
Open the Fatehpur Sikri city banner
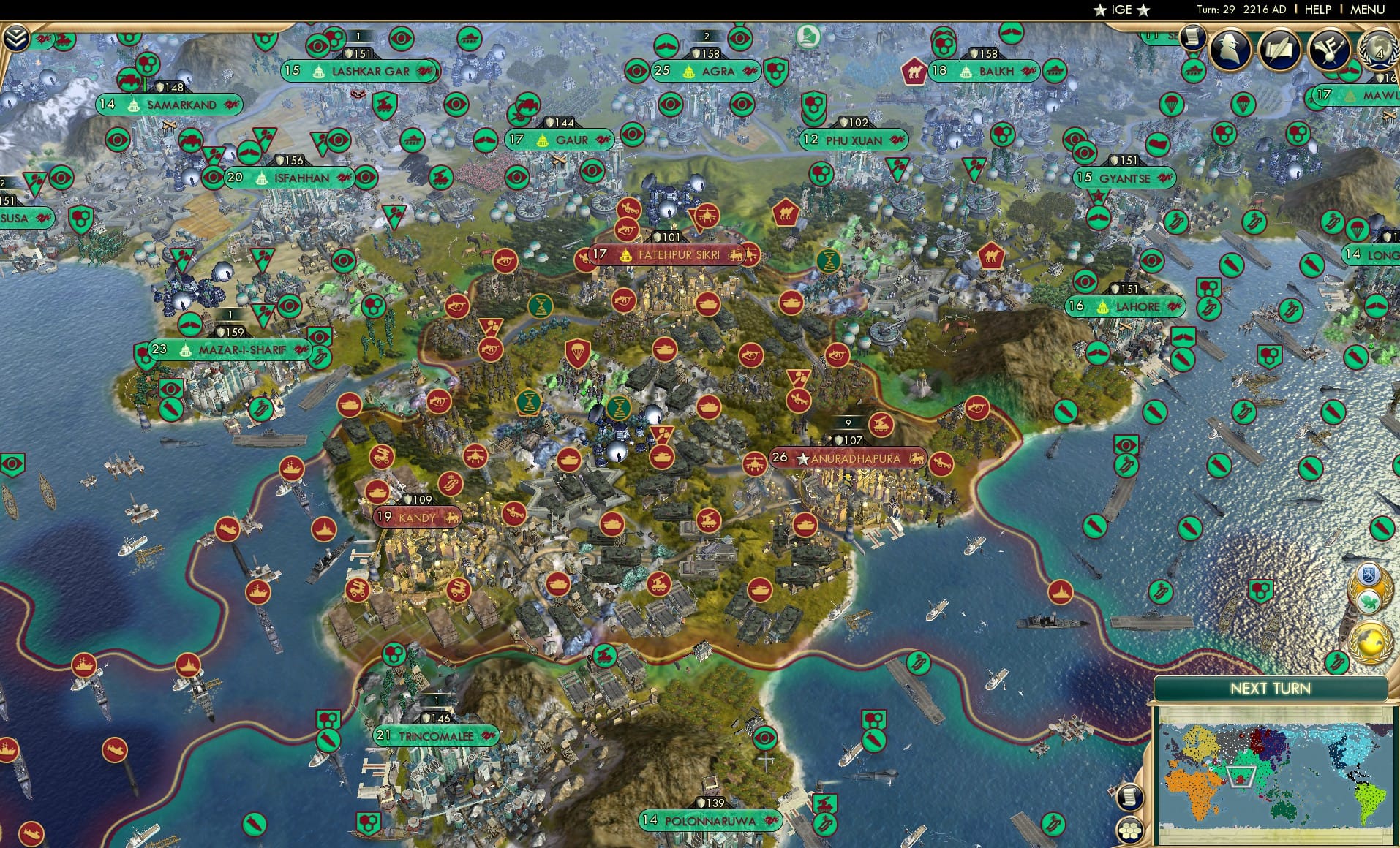click(x=667, y=255)
